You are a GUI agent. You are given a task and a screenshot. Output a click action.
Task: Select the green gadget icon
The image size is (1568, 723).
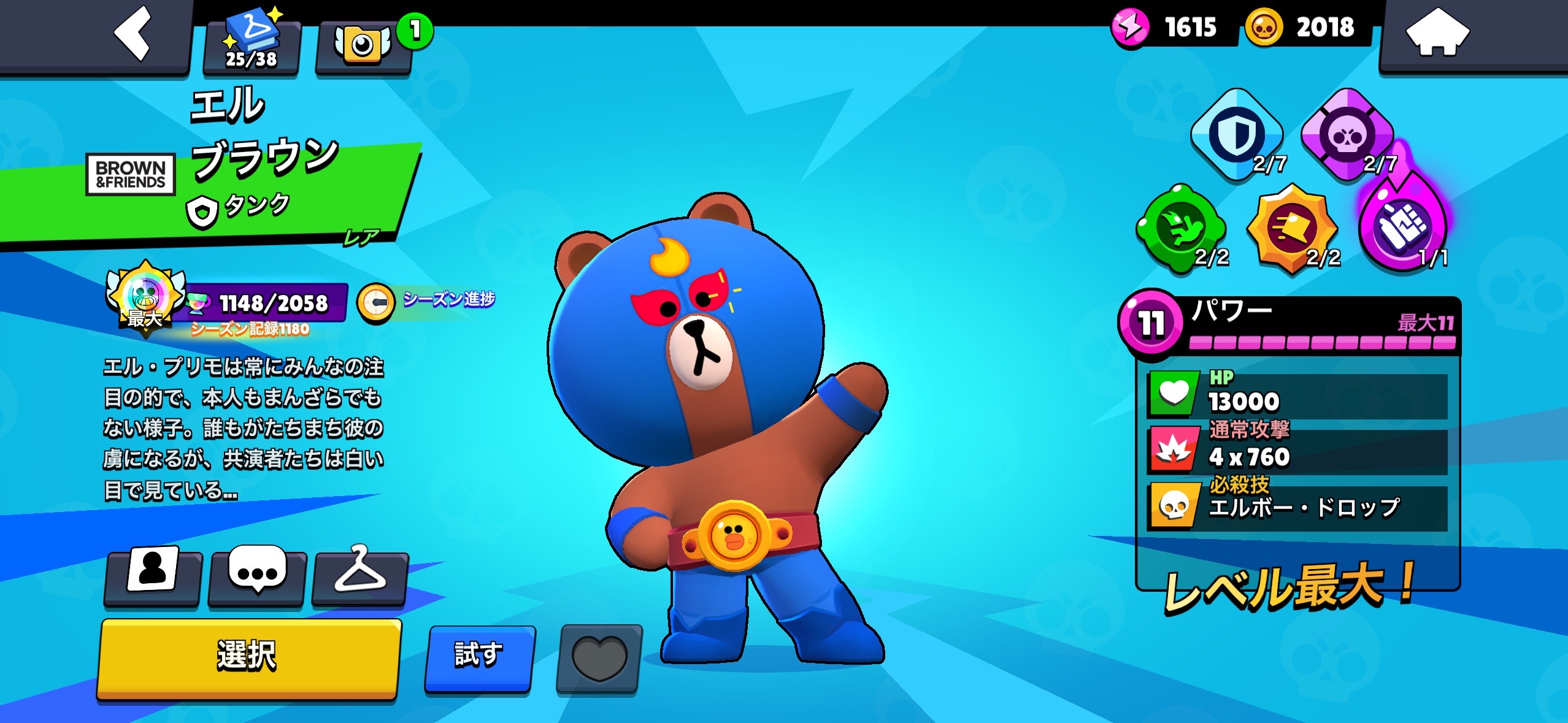pos(1181,228)
